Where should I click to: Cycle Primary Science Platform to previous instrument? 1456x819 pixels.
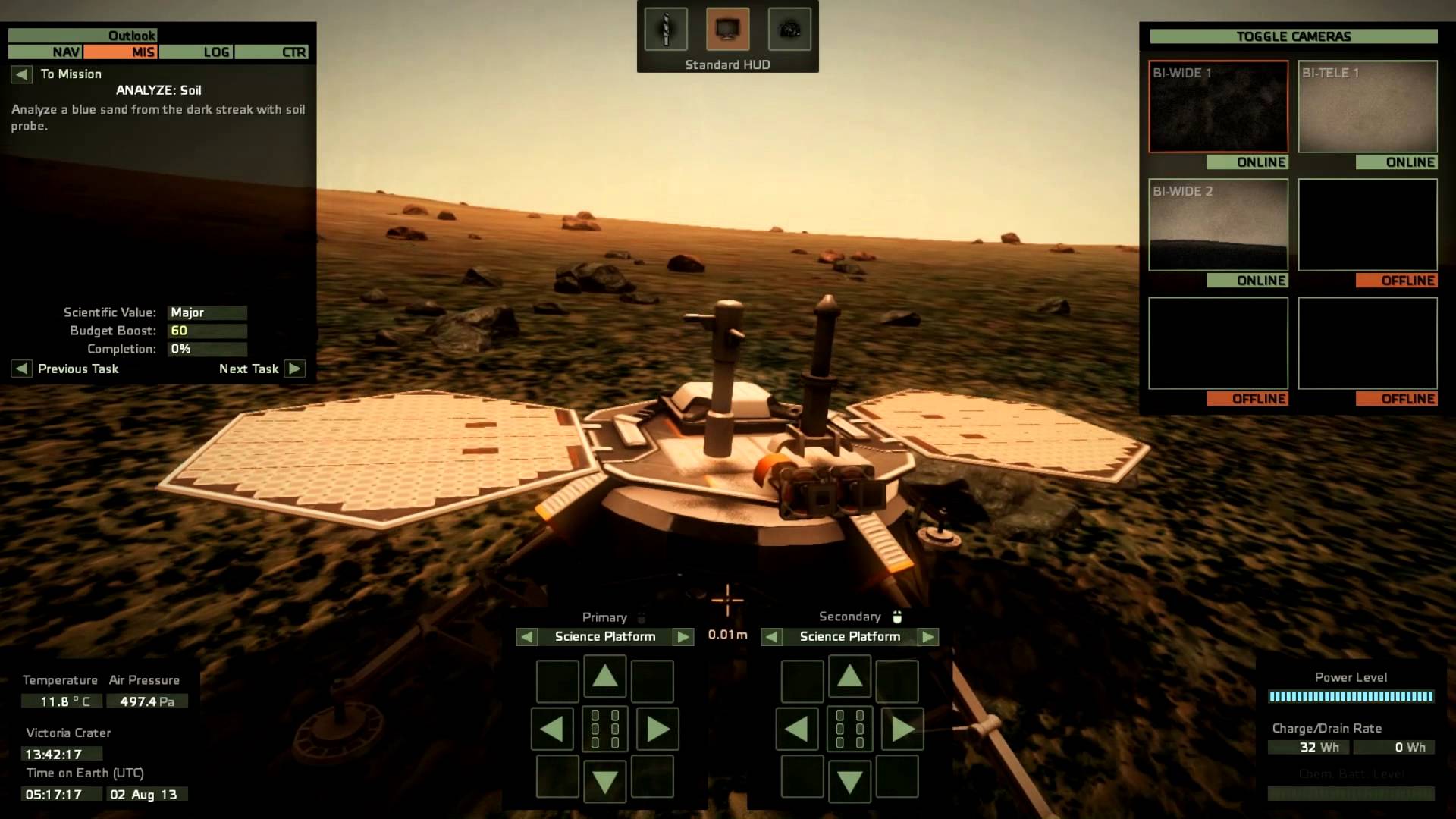[527, 637]
